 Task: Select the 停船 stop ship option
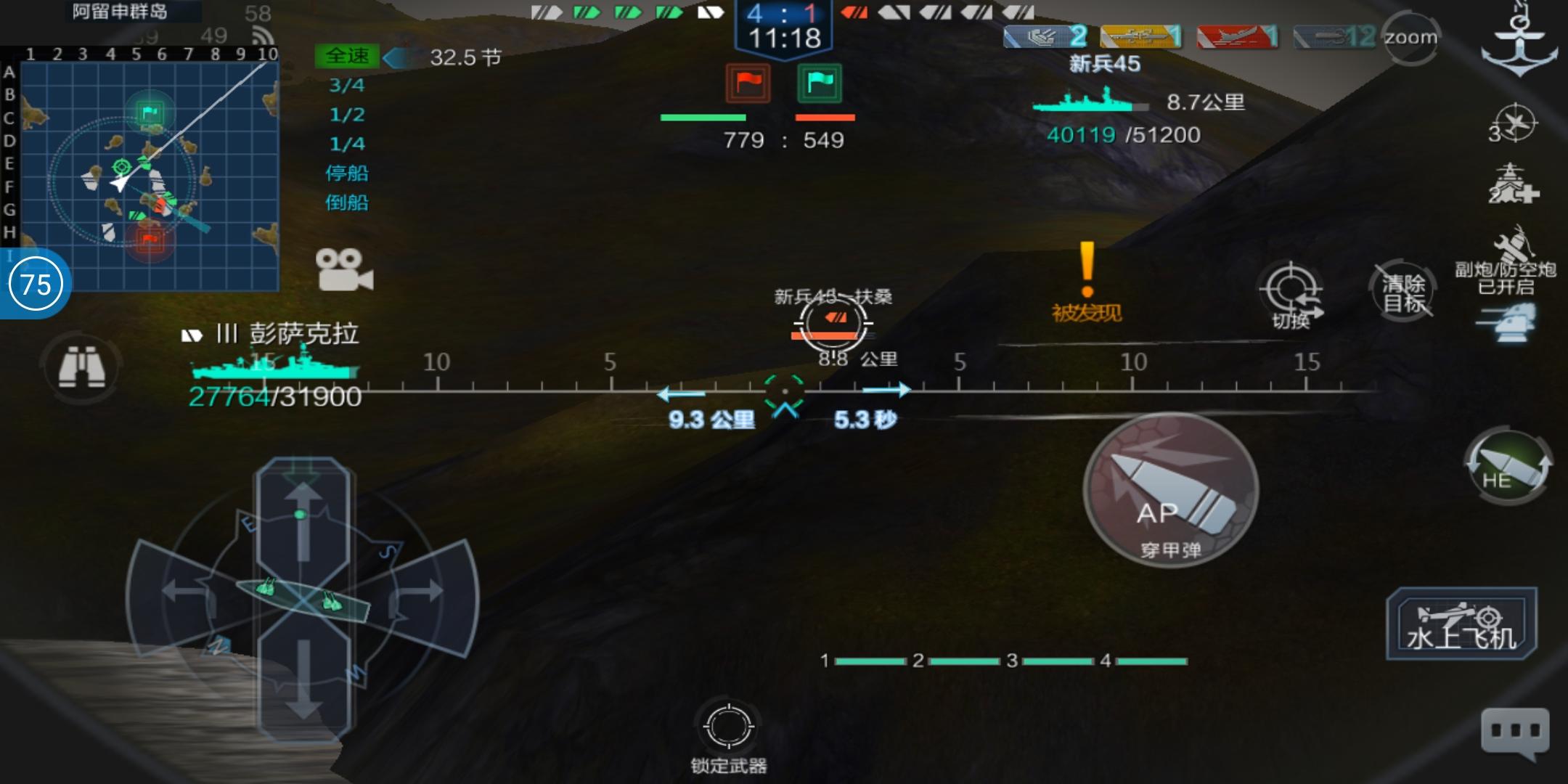(348, 174)
